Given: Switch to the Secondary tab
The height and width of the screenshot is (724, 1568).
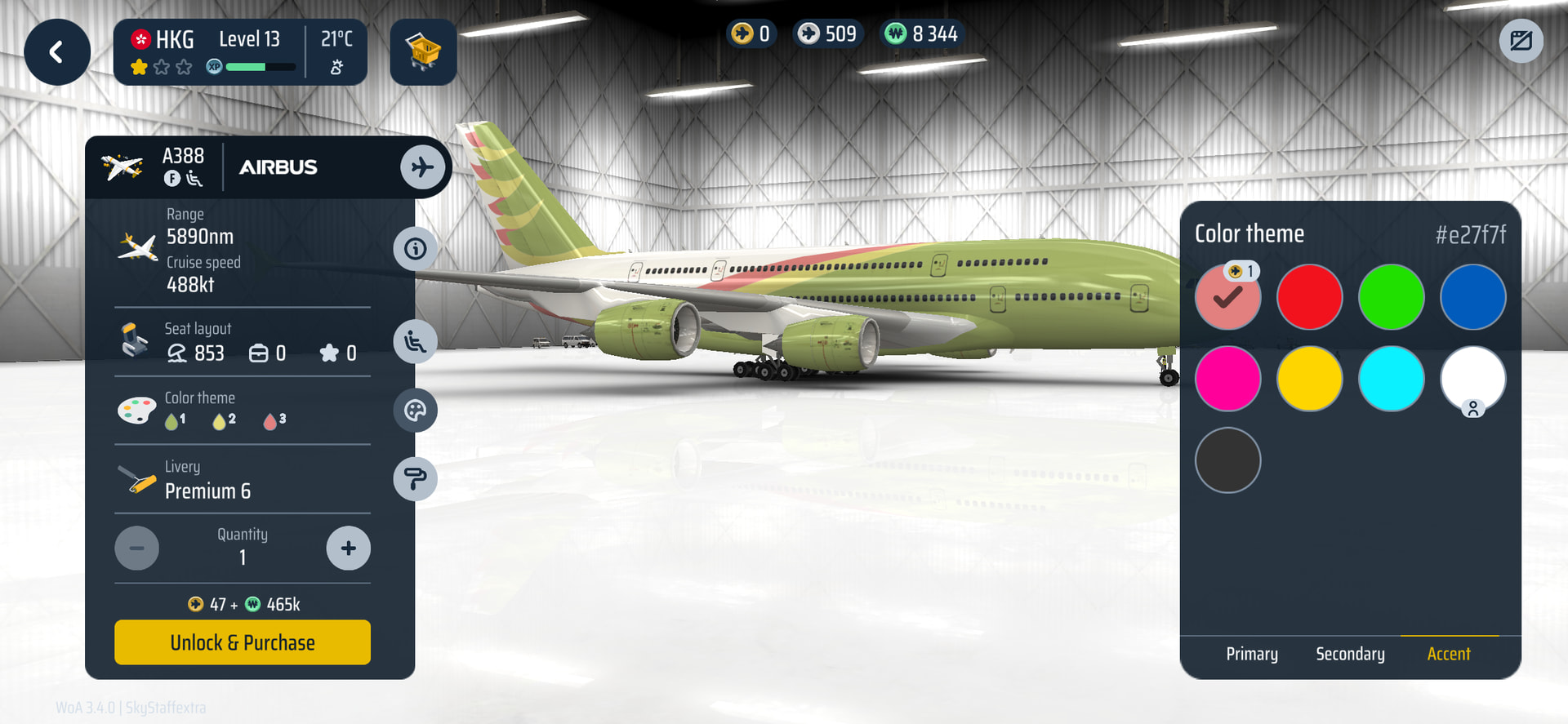Looking at the screenshot, I should 1350,654.
